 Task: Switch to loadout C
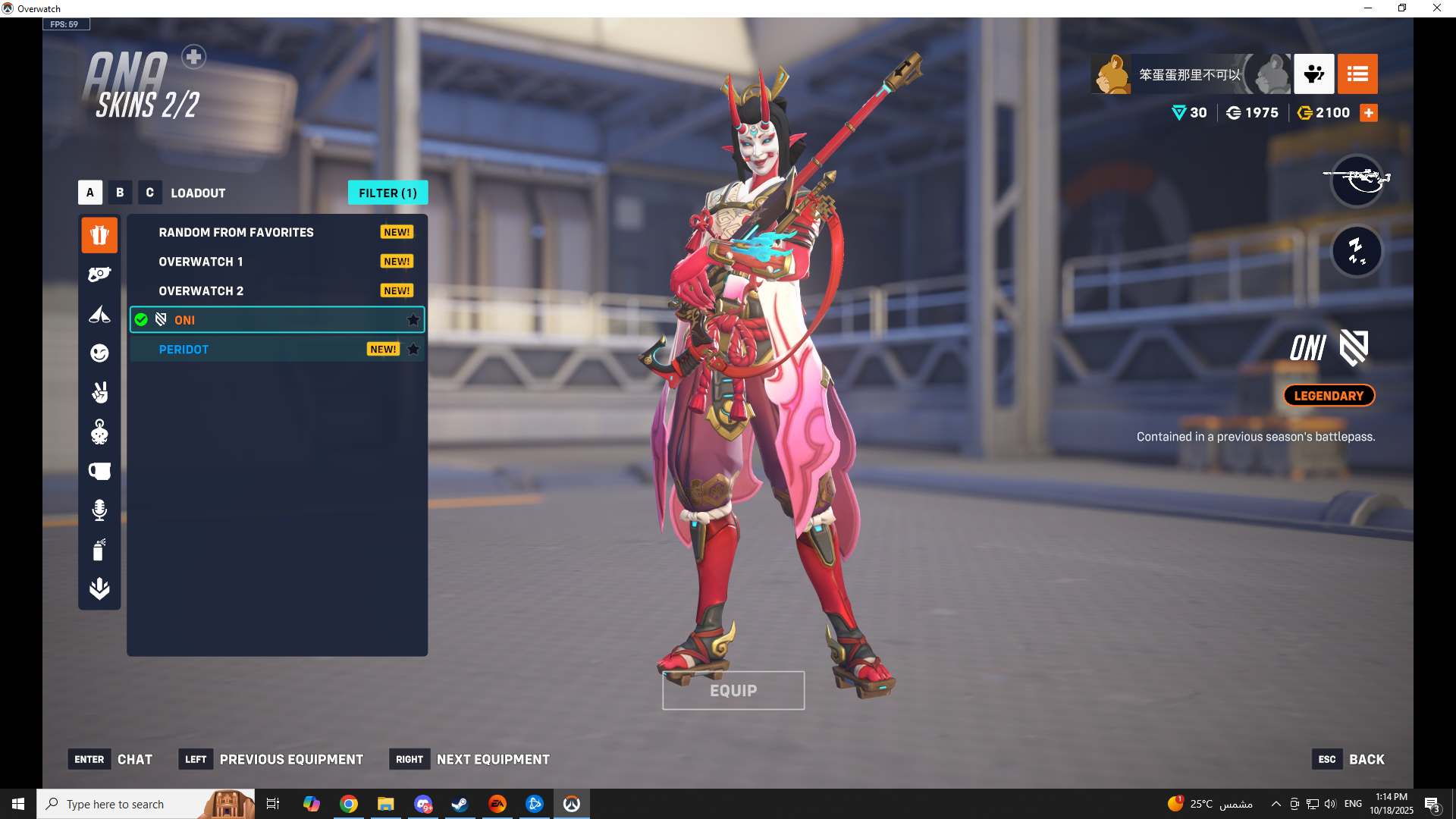pyautogui.click(x=149, y=193)
